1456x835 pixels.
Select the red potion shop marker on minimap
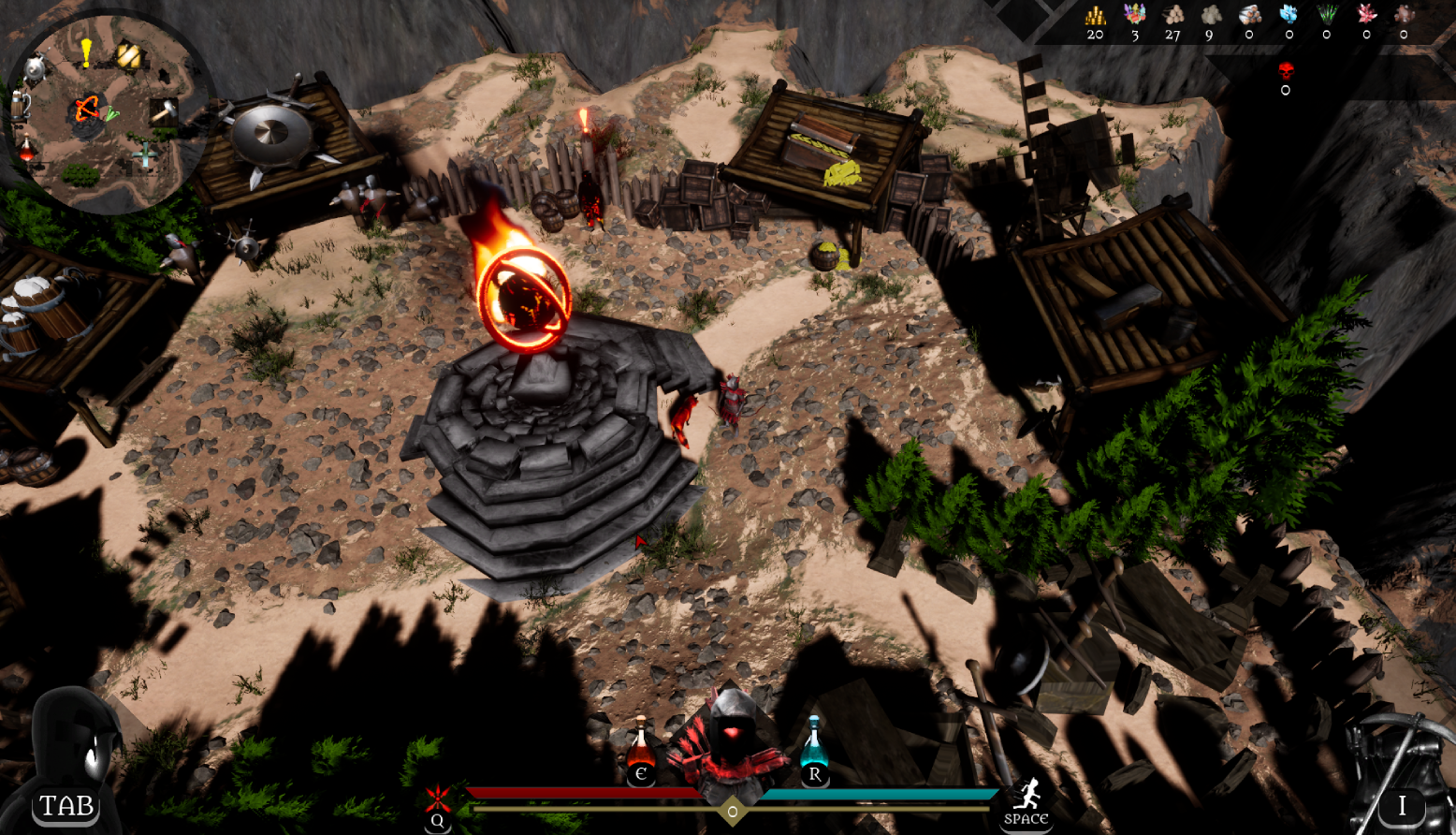pos(27,150)
